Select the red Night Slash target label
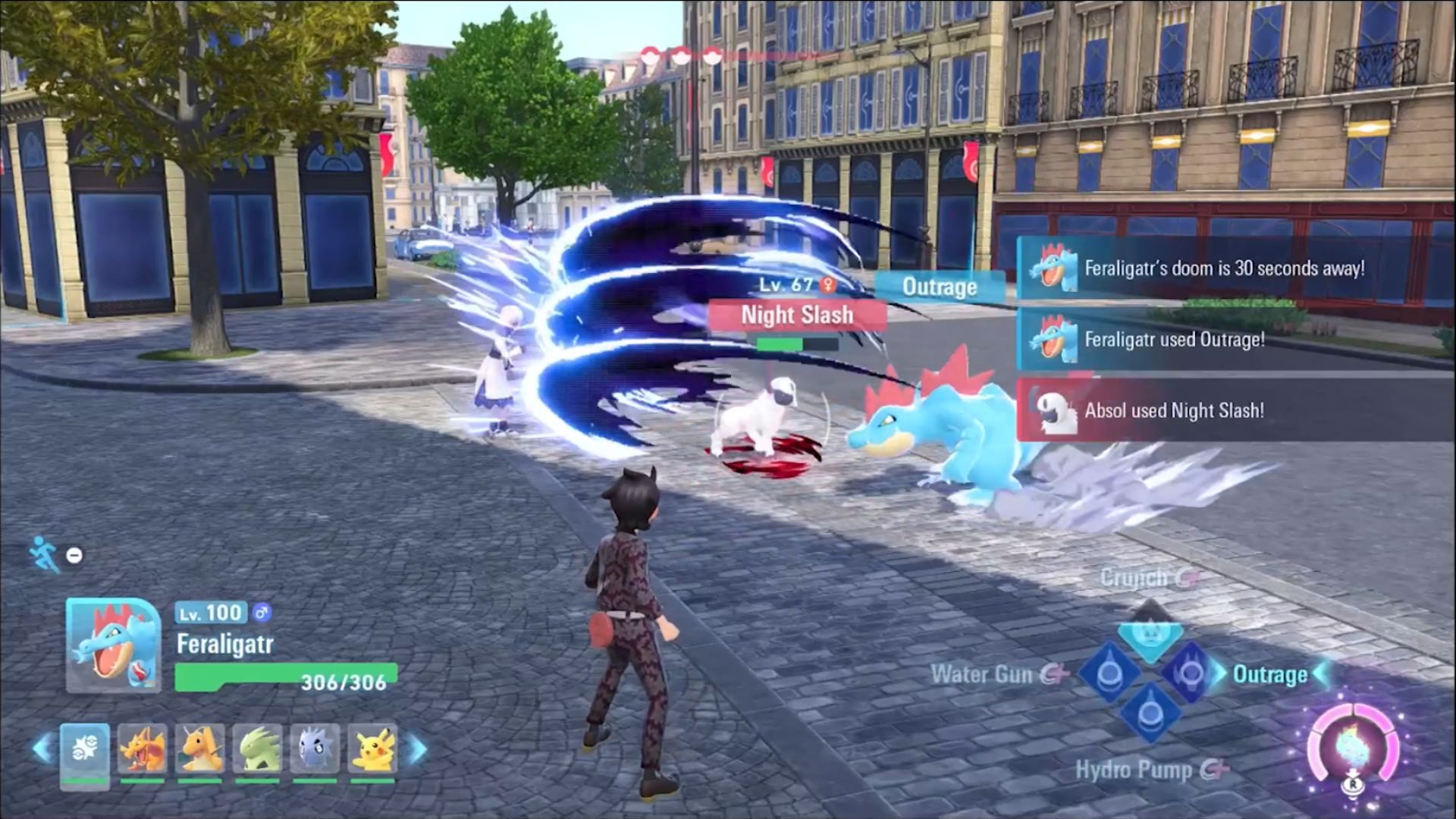1456x819 pixels. [797, 315]
